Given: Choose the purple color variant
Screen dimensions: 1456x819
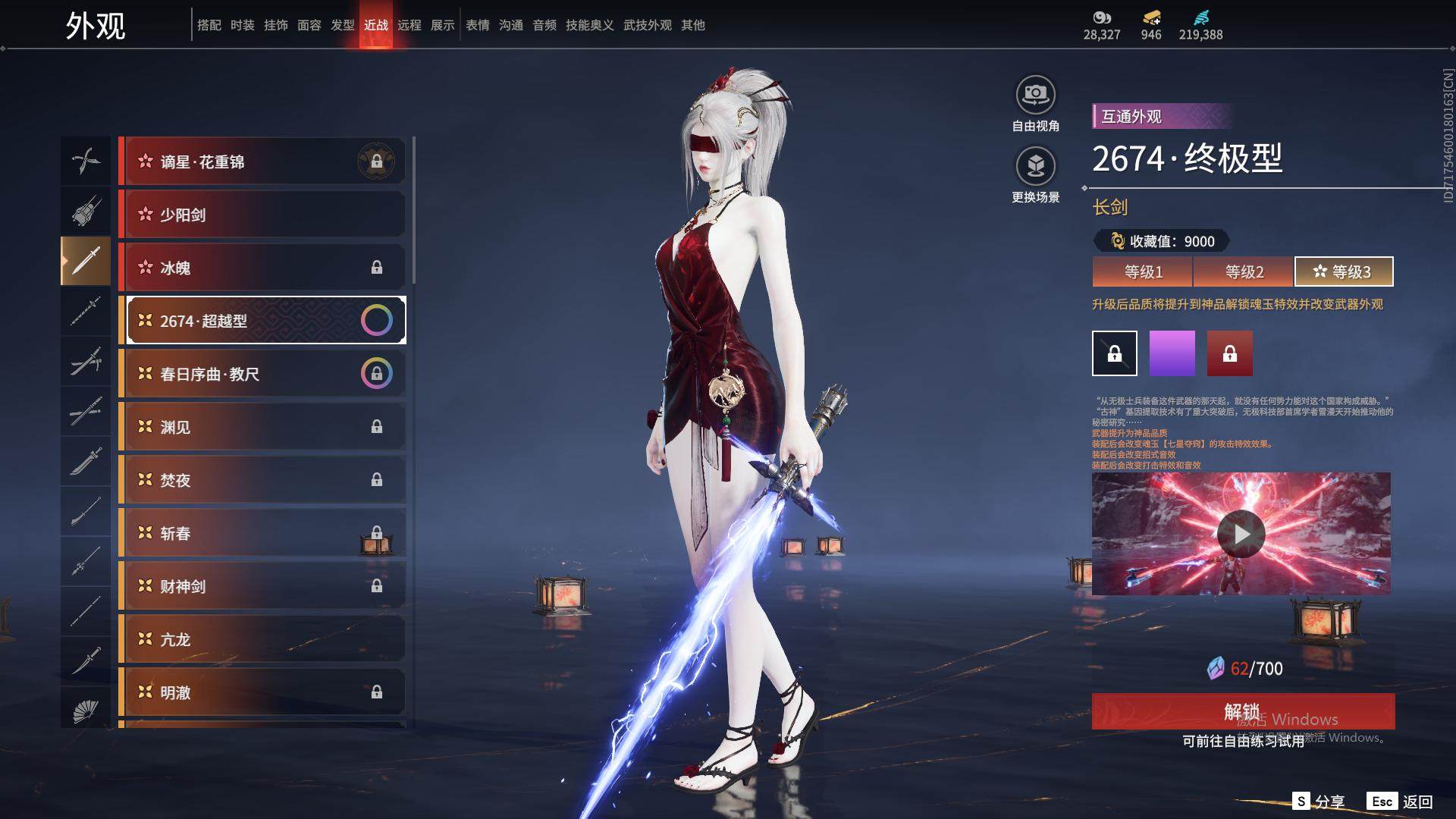Looking at the screenshot, I should tap(1172, 353).
